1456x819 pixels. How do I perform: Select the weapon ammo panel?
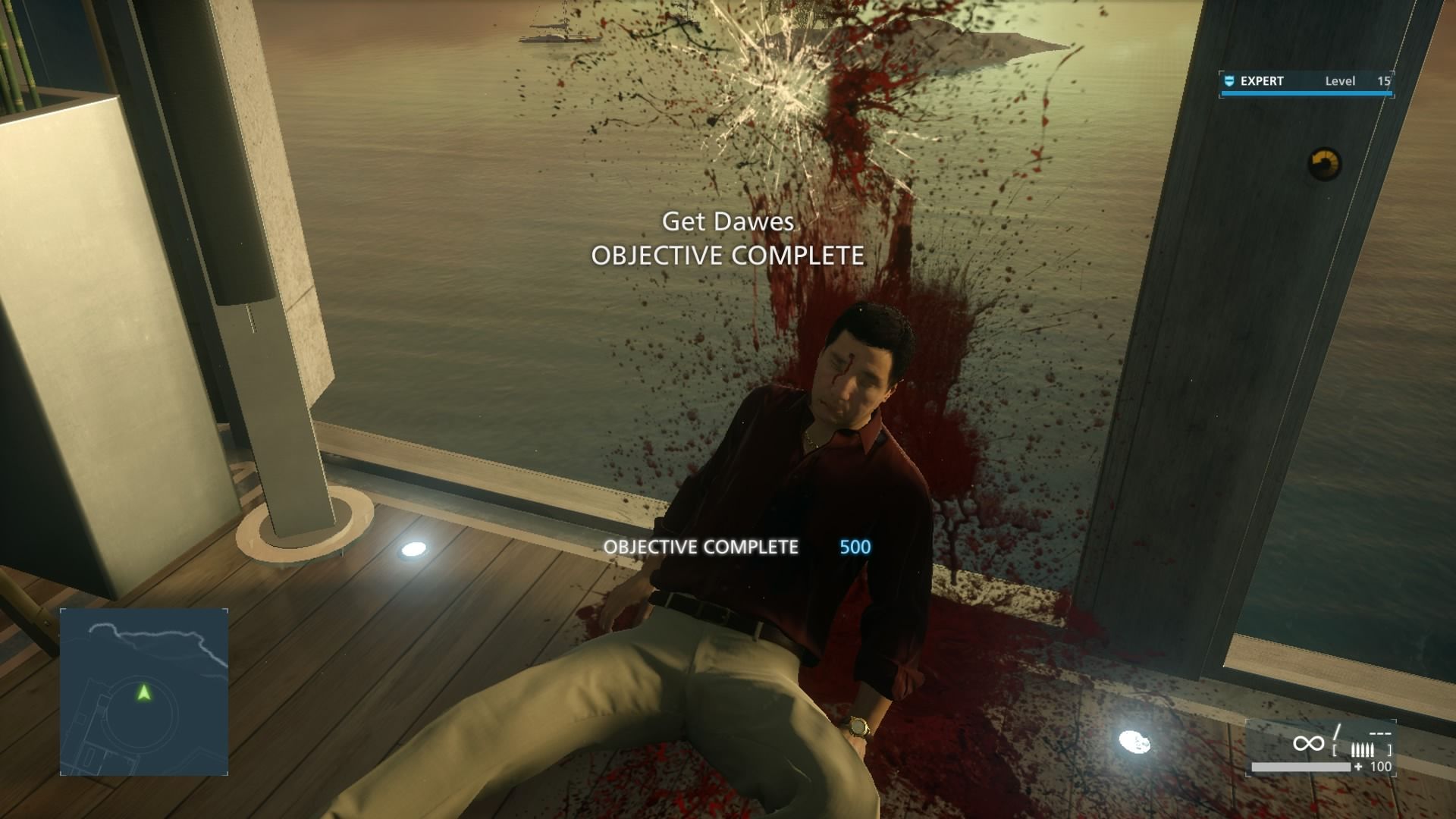pyautogui.click(x=1321, y=748)
